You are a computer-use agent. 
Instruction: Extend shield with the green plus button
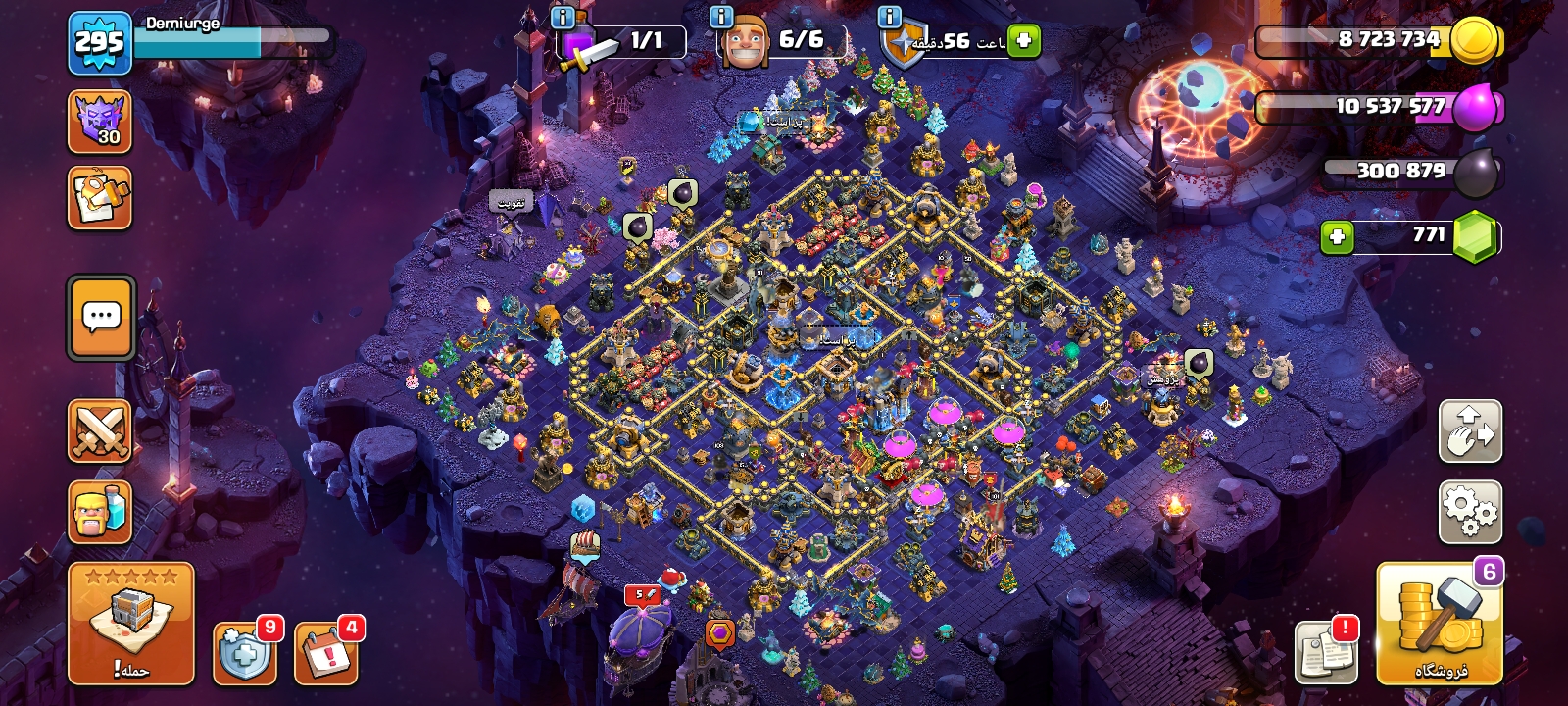coord(1024,41)
